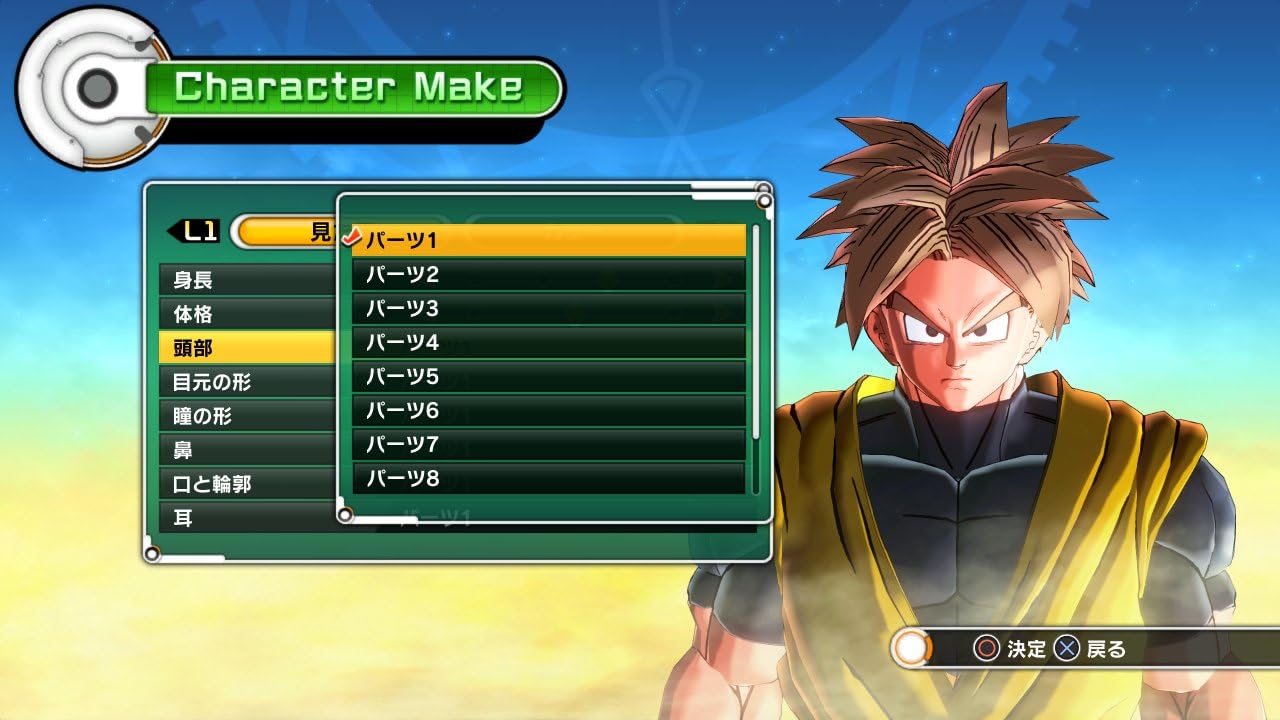Image resolution: width=1280 pixels, height=720 pixels.
Task: Click the highlighted 頭部 head category
Action: (247, 348)
